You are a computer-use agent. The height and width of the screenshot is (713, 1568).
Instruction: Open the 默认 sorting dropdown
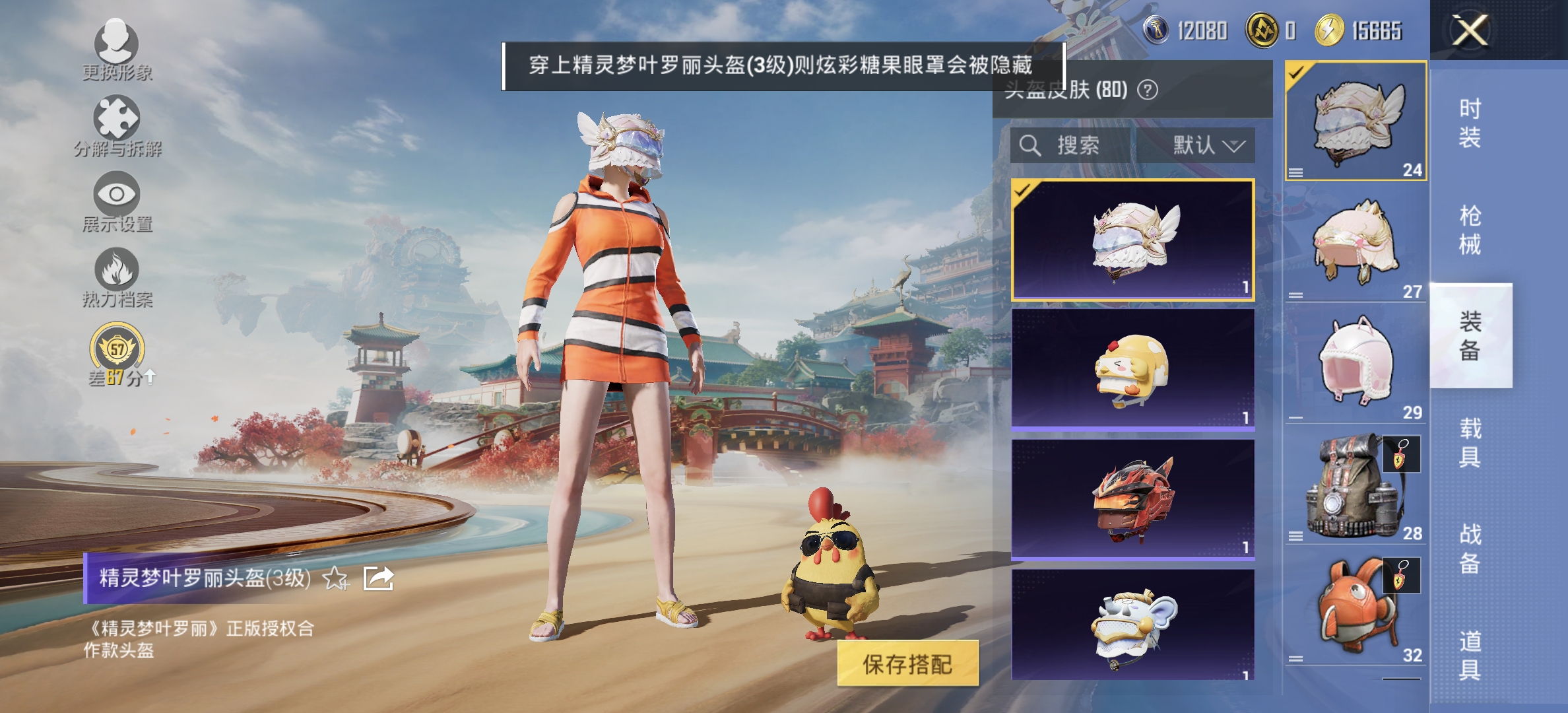[x=1203, y=146]
